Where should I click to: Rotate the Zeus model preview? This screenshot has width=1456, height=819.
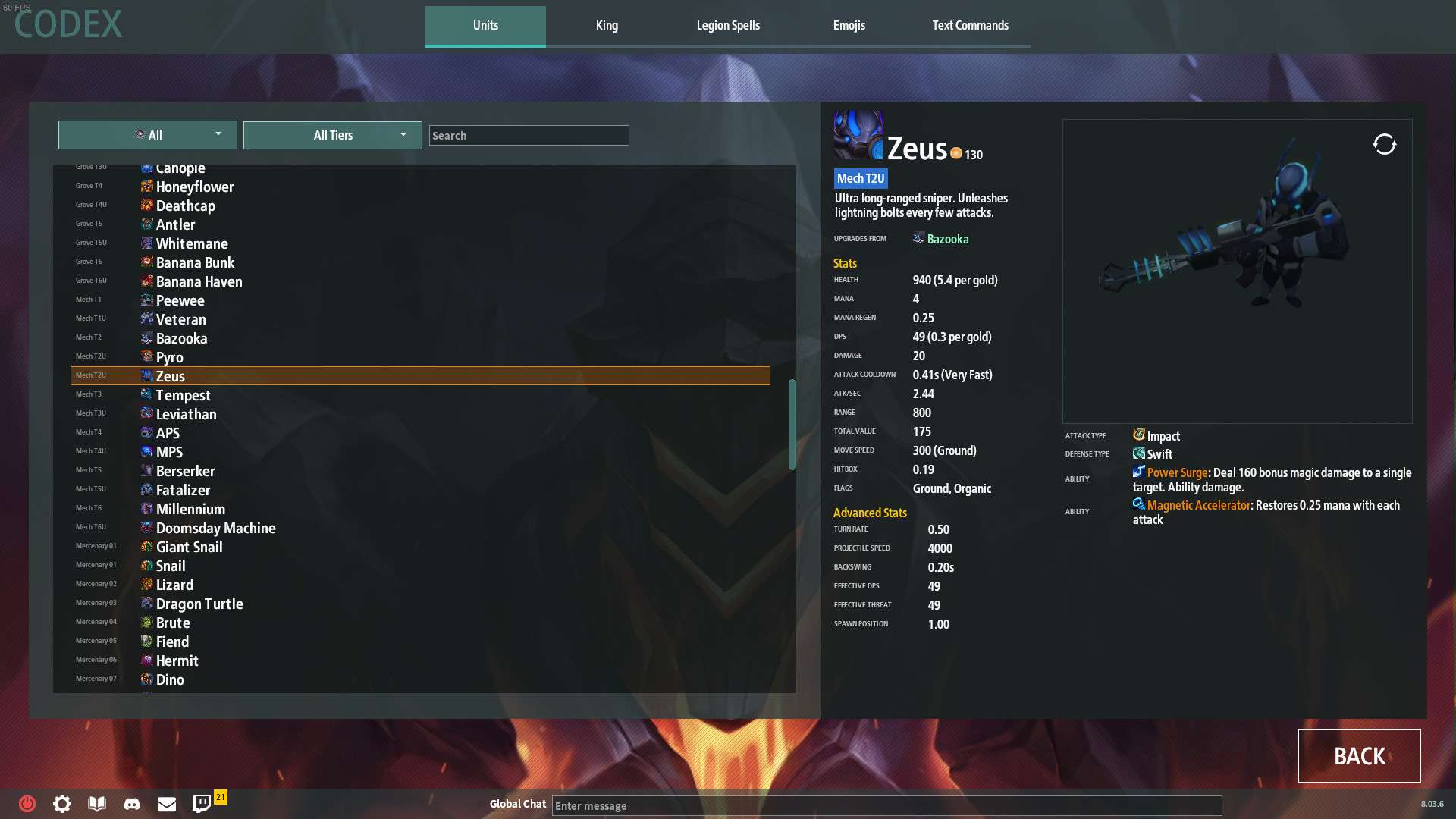[1384, 144]
